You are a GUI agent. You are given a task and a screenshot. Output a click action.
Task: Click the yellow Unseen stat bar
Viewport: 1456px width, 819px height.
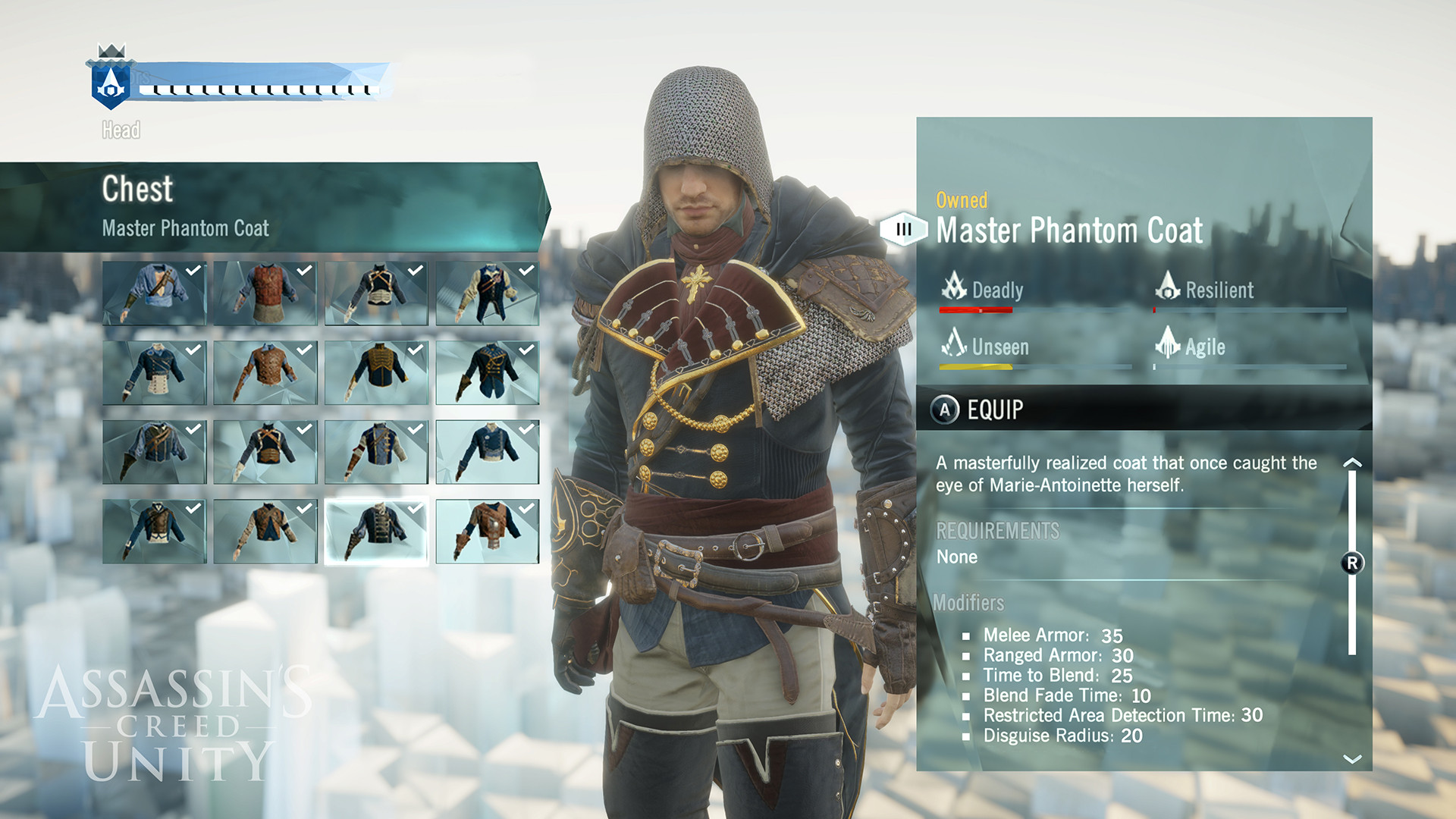pos(974,366)
